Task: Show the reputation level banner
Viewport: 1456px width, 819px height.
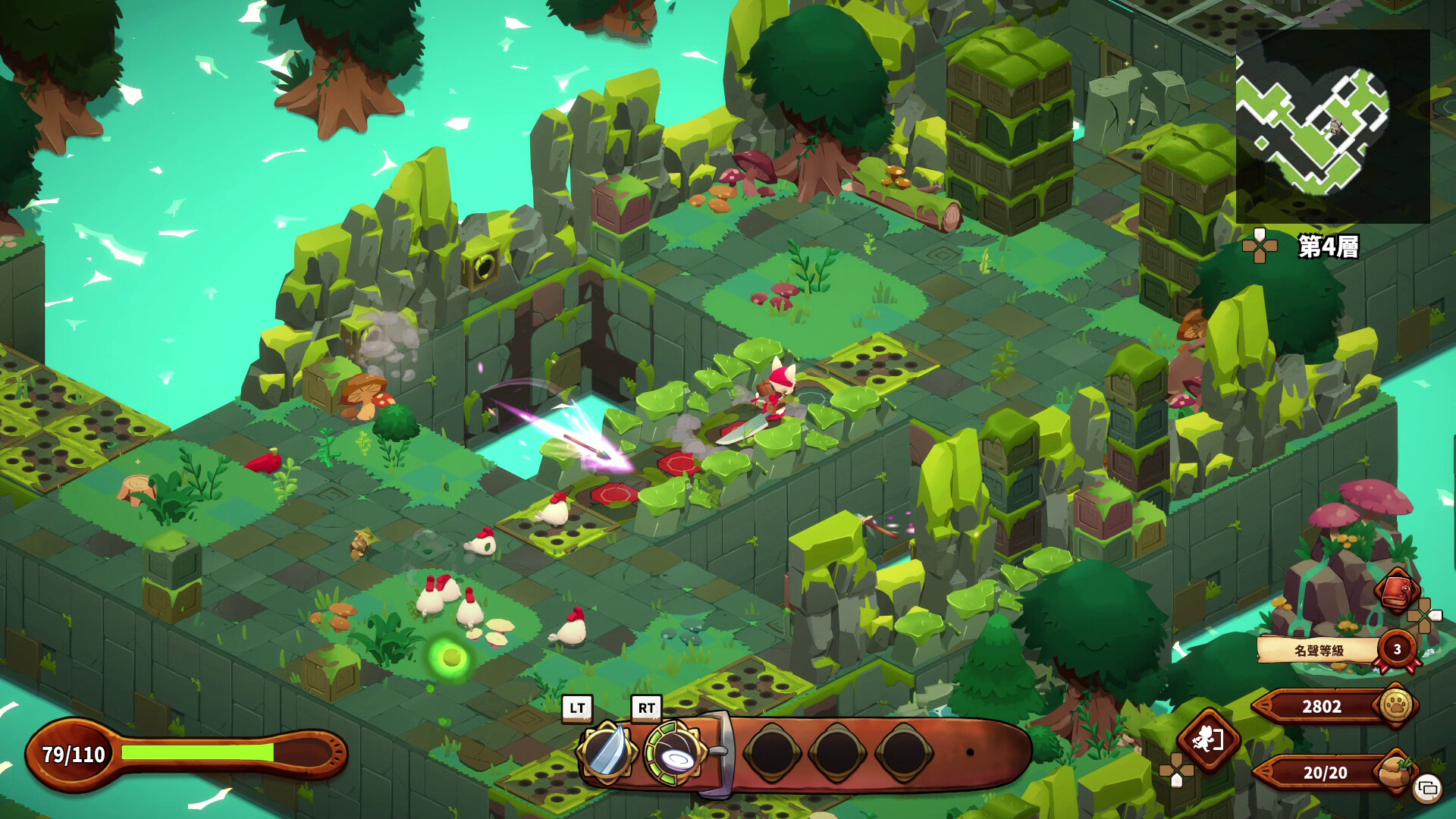Action: click(1318, 650)
